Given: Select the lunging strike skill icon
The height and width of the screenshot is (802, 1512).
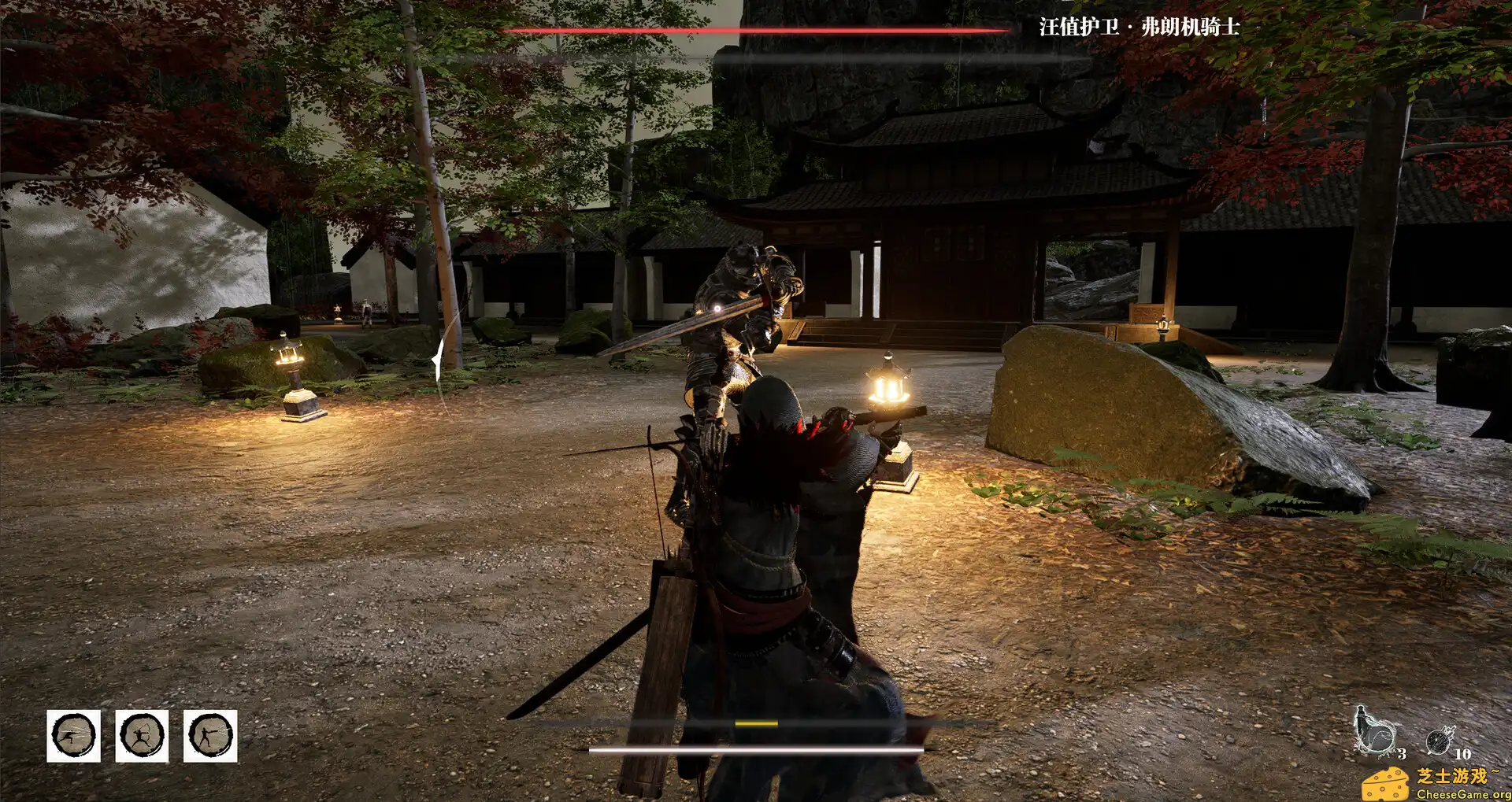Looking at the screenshot, I should click(73, 736).
